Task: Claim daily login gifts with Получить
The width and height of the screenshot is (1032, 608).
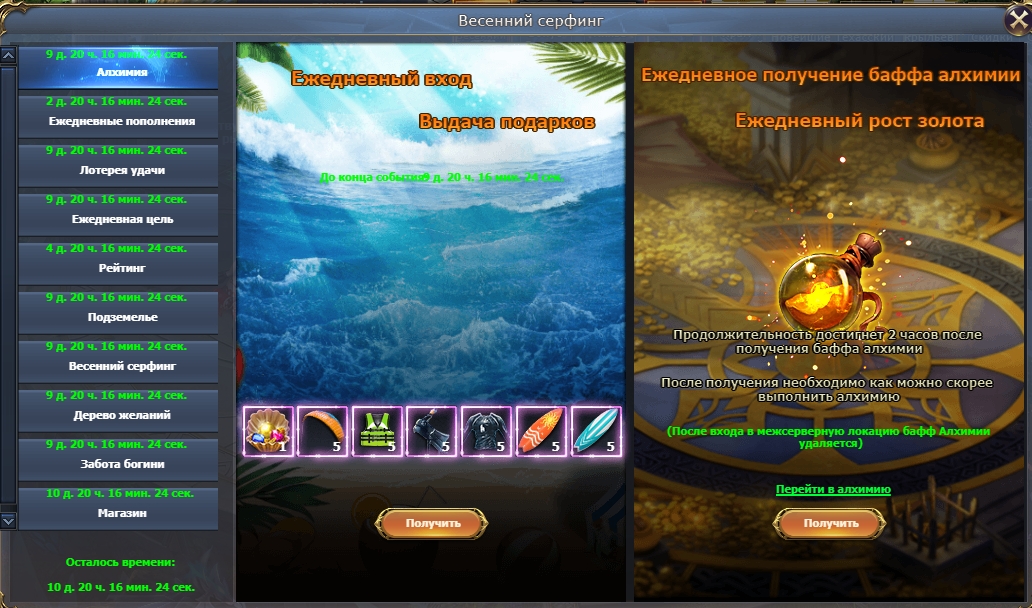Action: coord(432,523)
